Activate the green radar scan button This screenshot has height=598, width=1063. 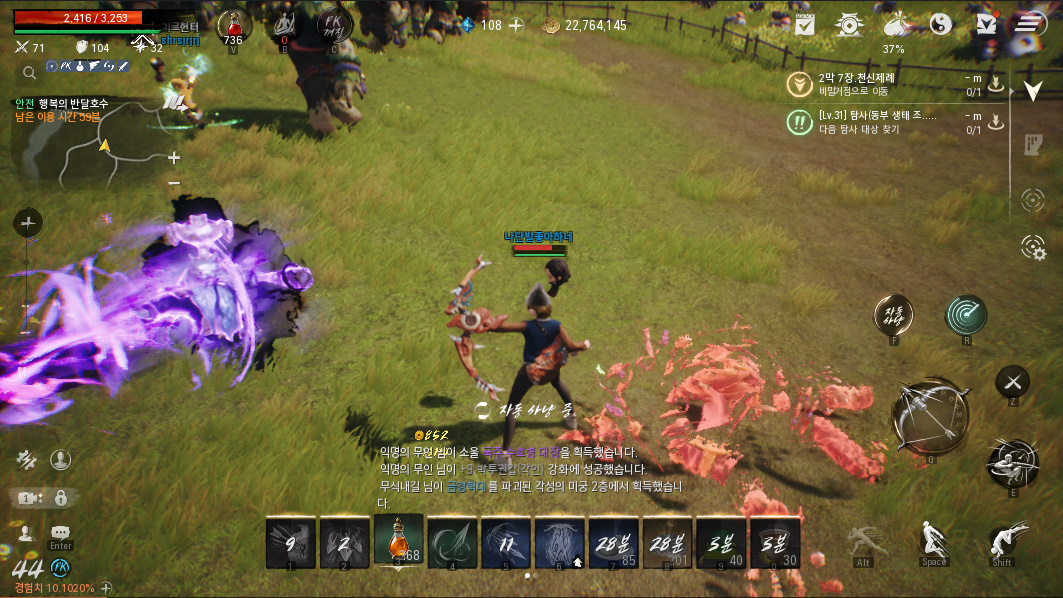click(966, 314)
